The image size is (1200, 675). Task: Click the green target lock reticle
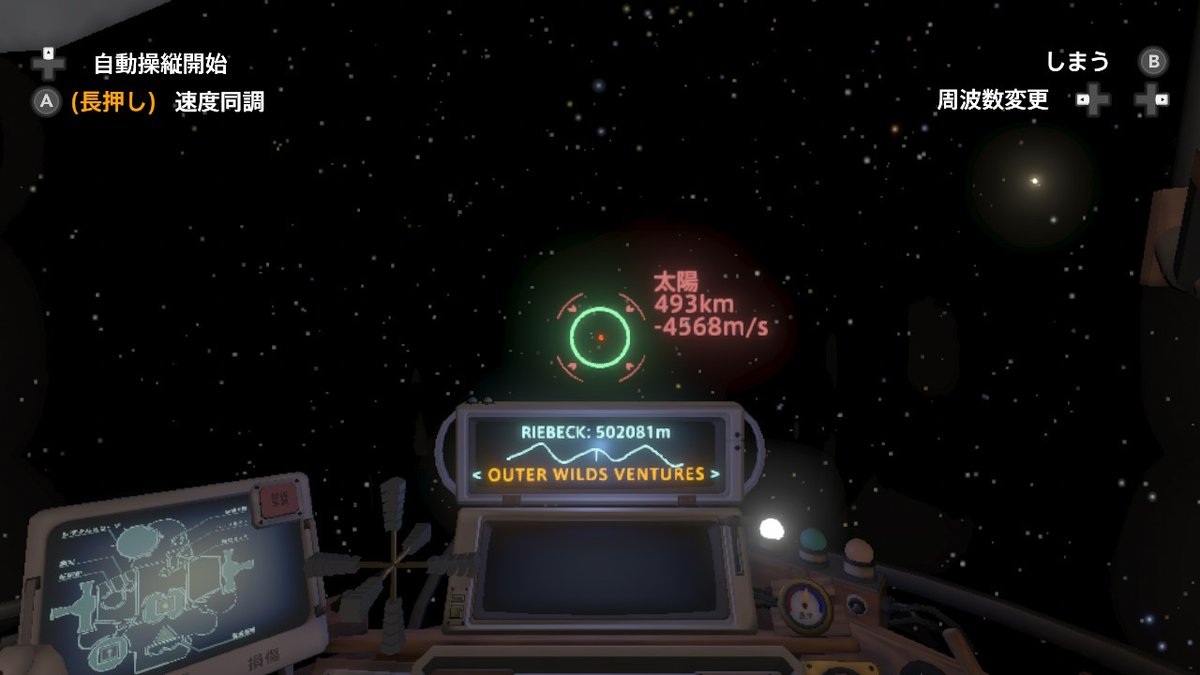point(600,337)
